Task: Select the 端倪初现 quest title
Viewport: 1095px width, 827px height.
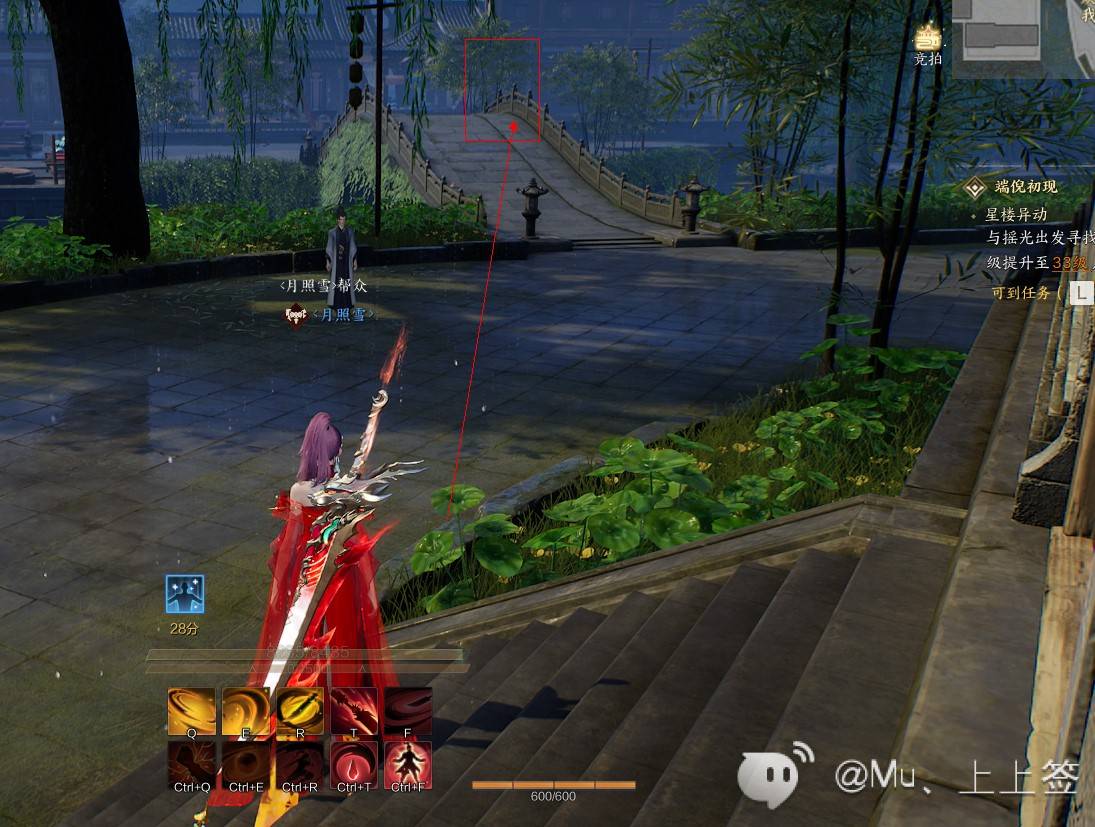Action: (1025, 187)
